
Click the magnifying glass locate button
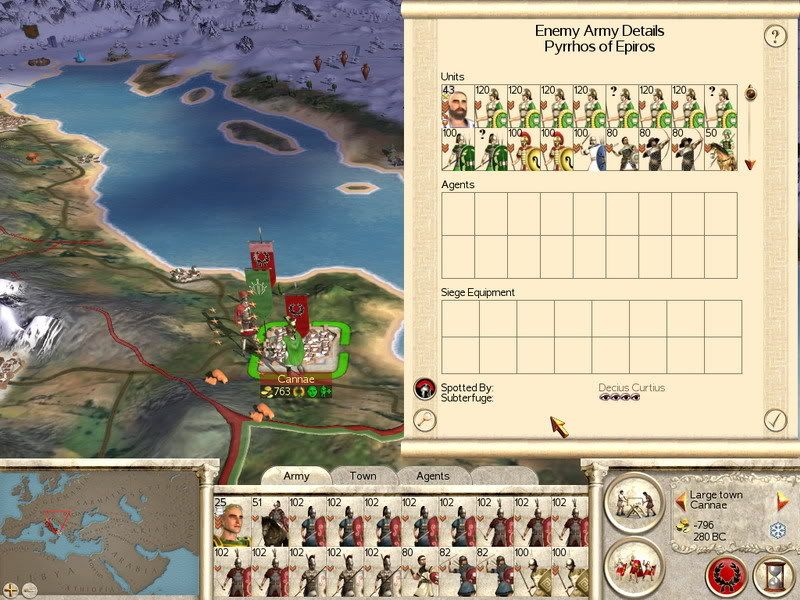pyautogui.click(x=425, y=420)
